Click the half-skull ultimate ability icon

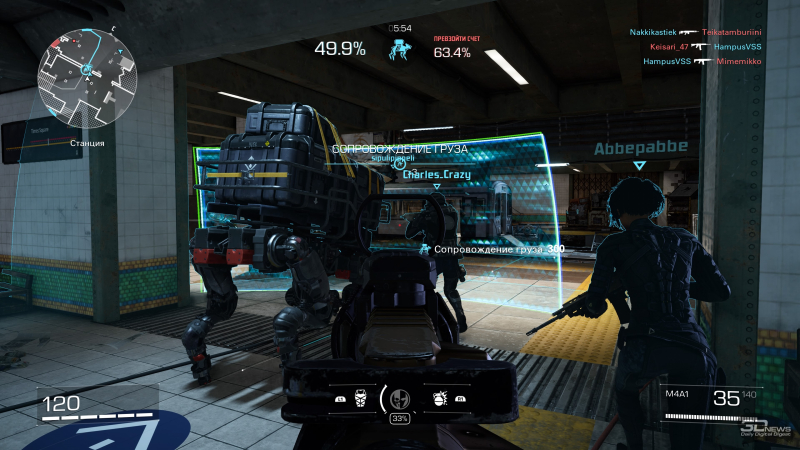pos(401,396)
